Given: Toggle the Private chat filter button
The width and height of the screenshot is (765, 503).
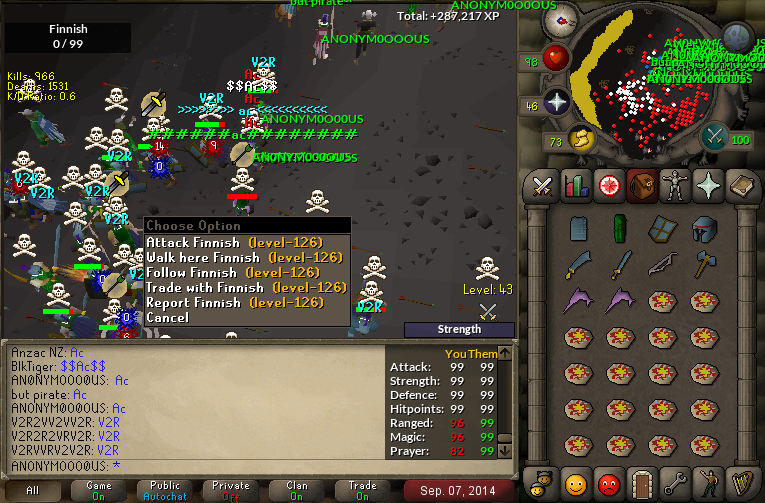Looking at the screenshot, I should pos(231,490).
